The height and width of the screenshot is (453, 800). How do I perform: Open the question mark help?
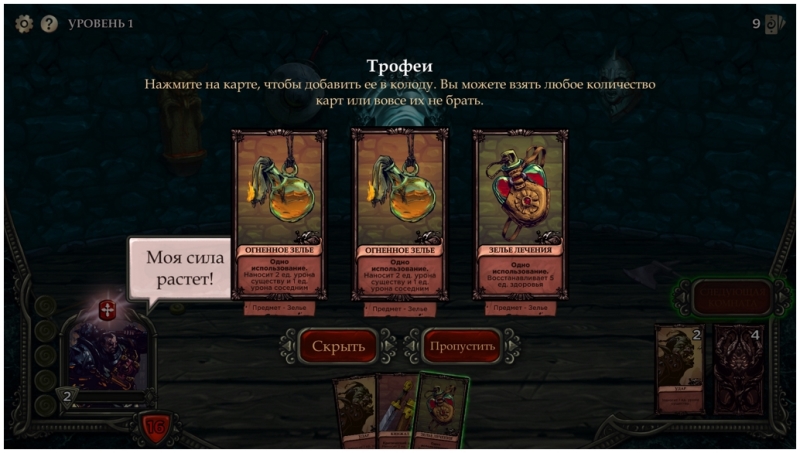tap(49, 23)
